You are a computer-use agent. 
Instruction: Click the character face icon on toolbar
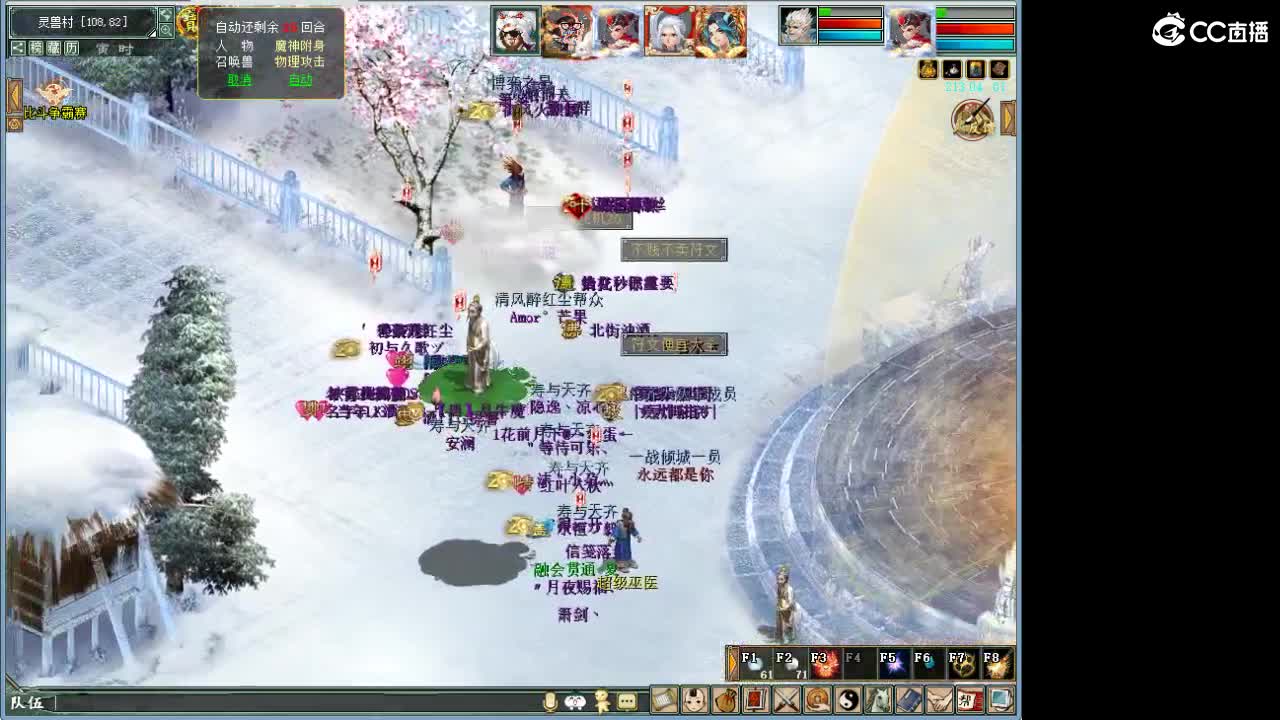[694, 703]
